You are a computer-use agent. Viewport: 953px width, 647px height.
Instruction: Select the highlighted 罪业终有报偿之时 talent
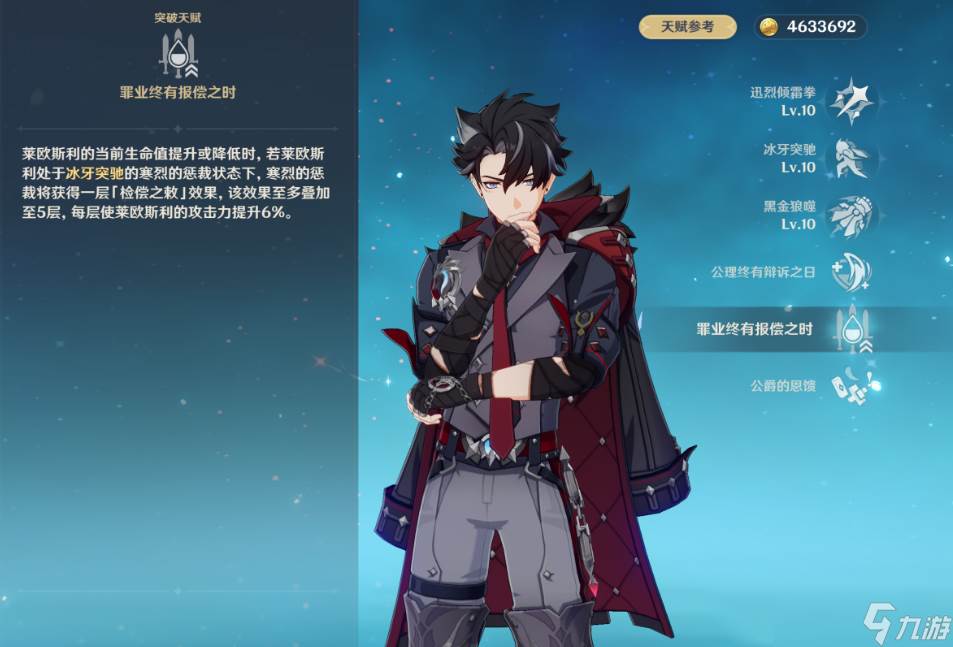pyautogui.click(x=851, y=330)
